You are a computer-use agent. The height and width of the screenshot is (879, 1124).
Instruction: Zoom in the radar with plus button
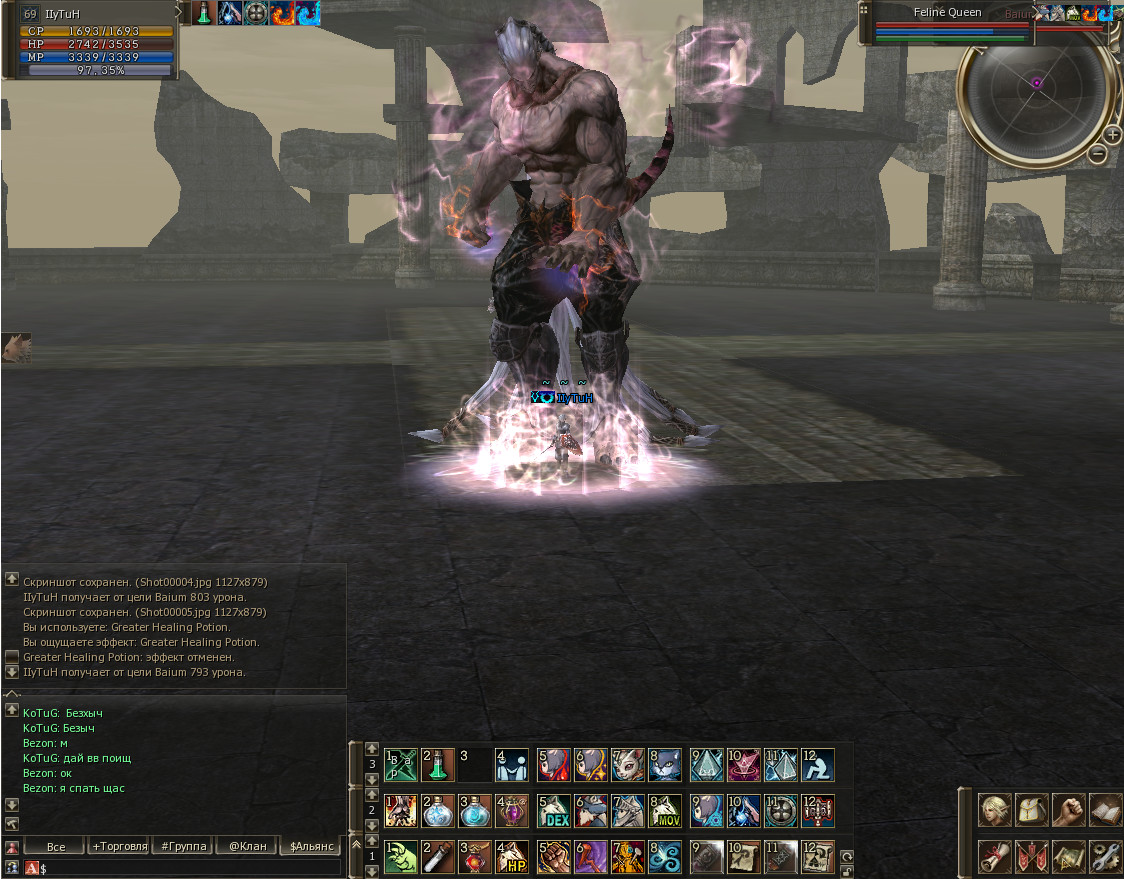pos(1112,135)
